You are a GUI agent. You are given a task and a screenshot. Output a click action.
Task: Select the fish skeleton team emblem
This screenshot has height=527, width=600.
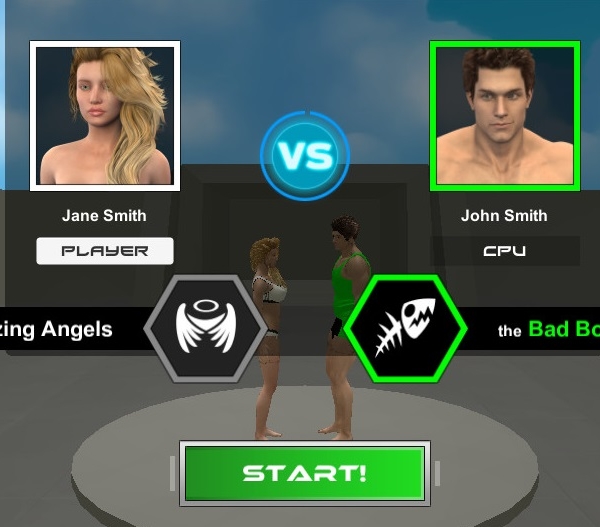click(405, 327)
